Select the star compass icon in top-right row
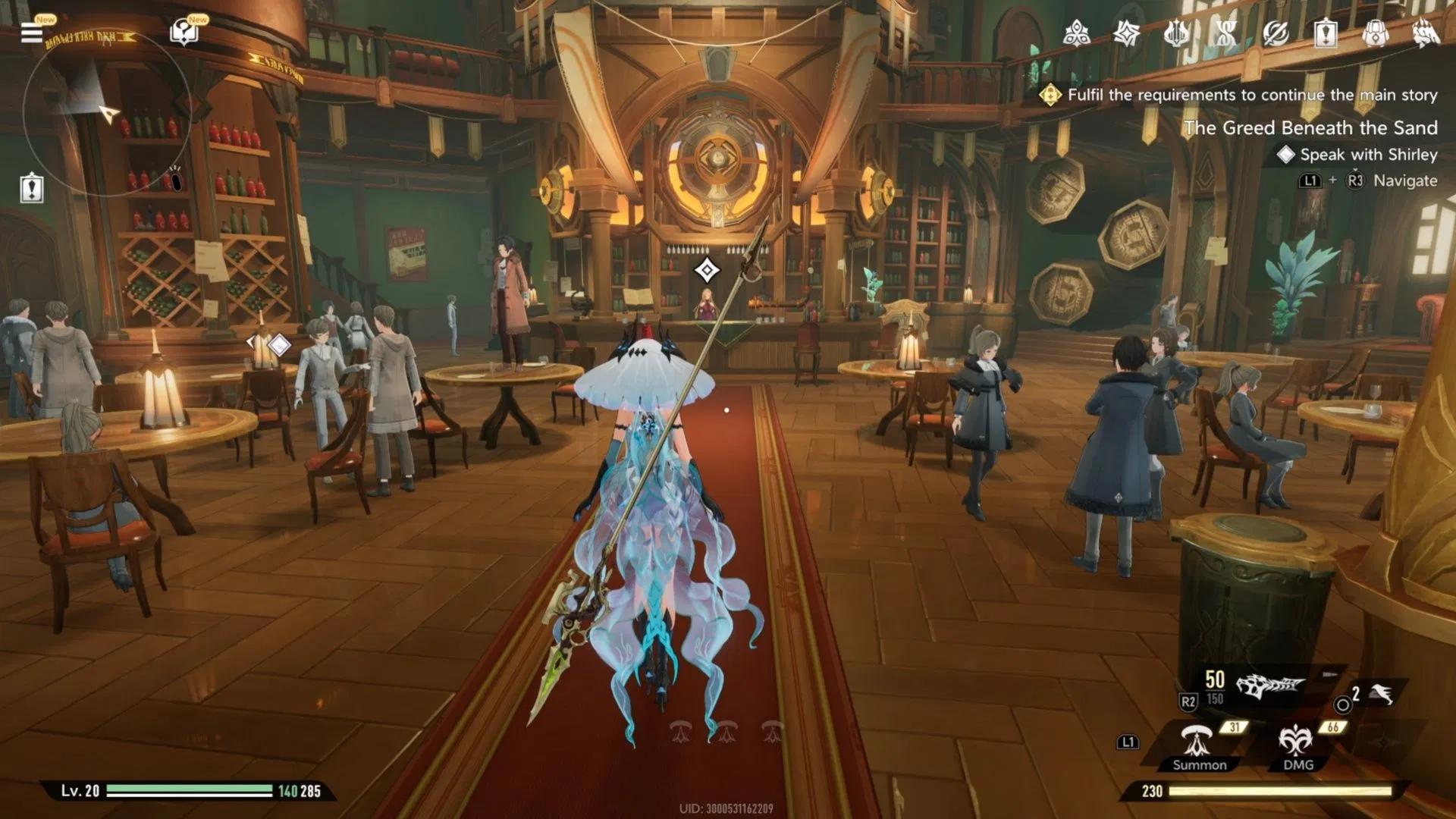1456x819 pixels. pyautogui.click(x=1127, y=33)
